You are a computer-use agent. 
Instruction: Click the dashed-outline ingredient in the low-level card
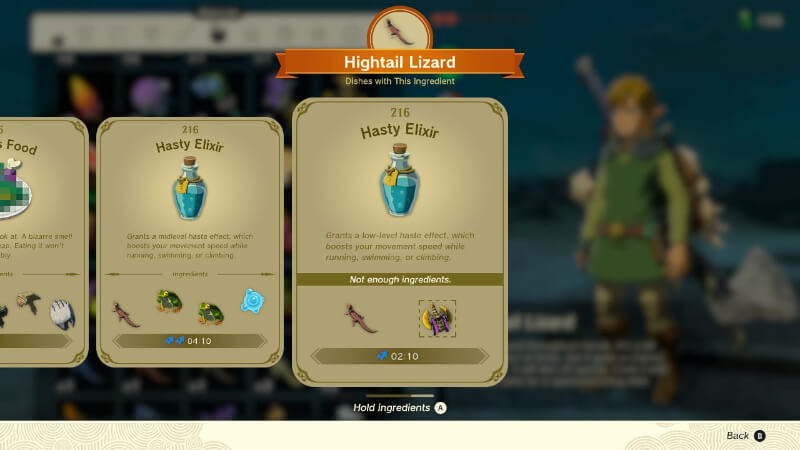tap(436, 319)
